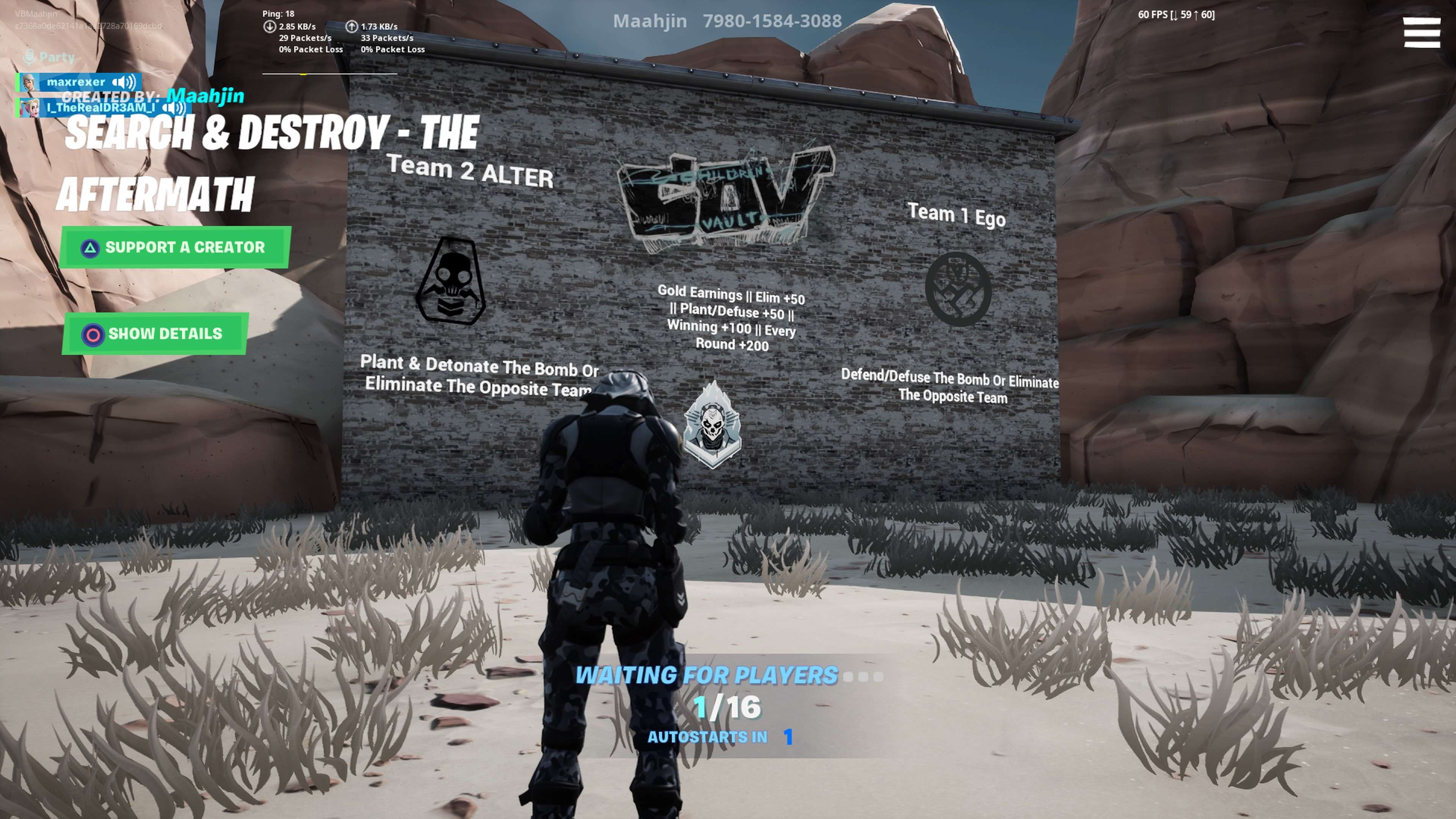Click l_TheRealDR3AM_l's avatar thumbnail

click(30, 108)
